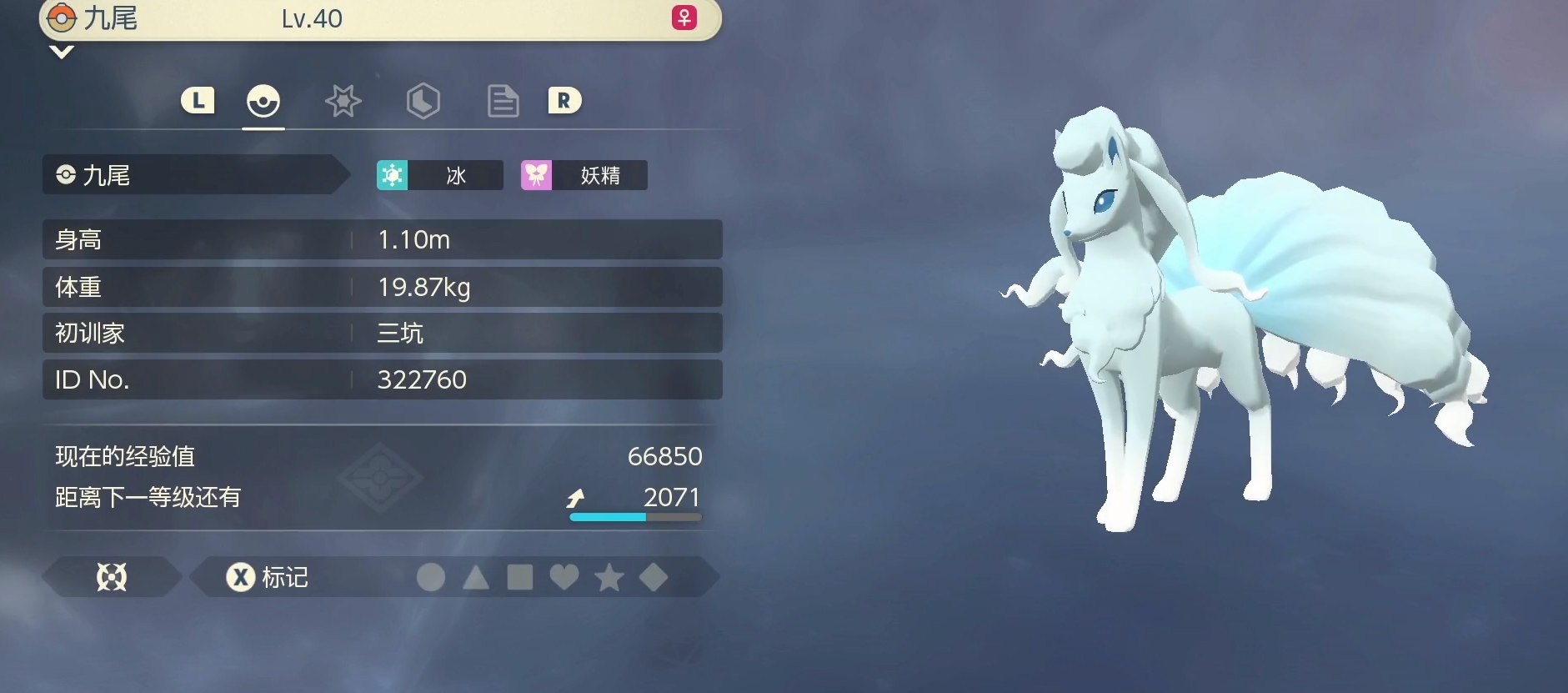Screen dimensions: 1568x693
Task: Toggle the star marking
Action: click(609, 577)
